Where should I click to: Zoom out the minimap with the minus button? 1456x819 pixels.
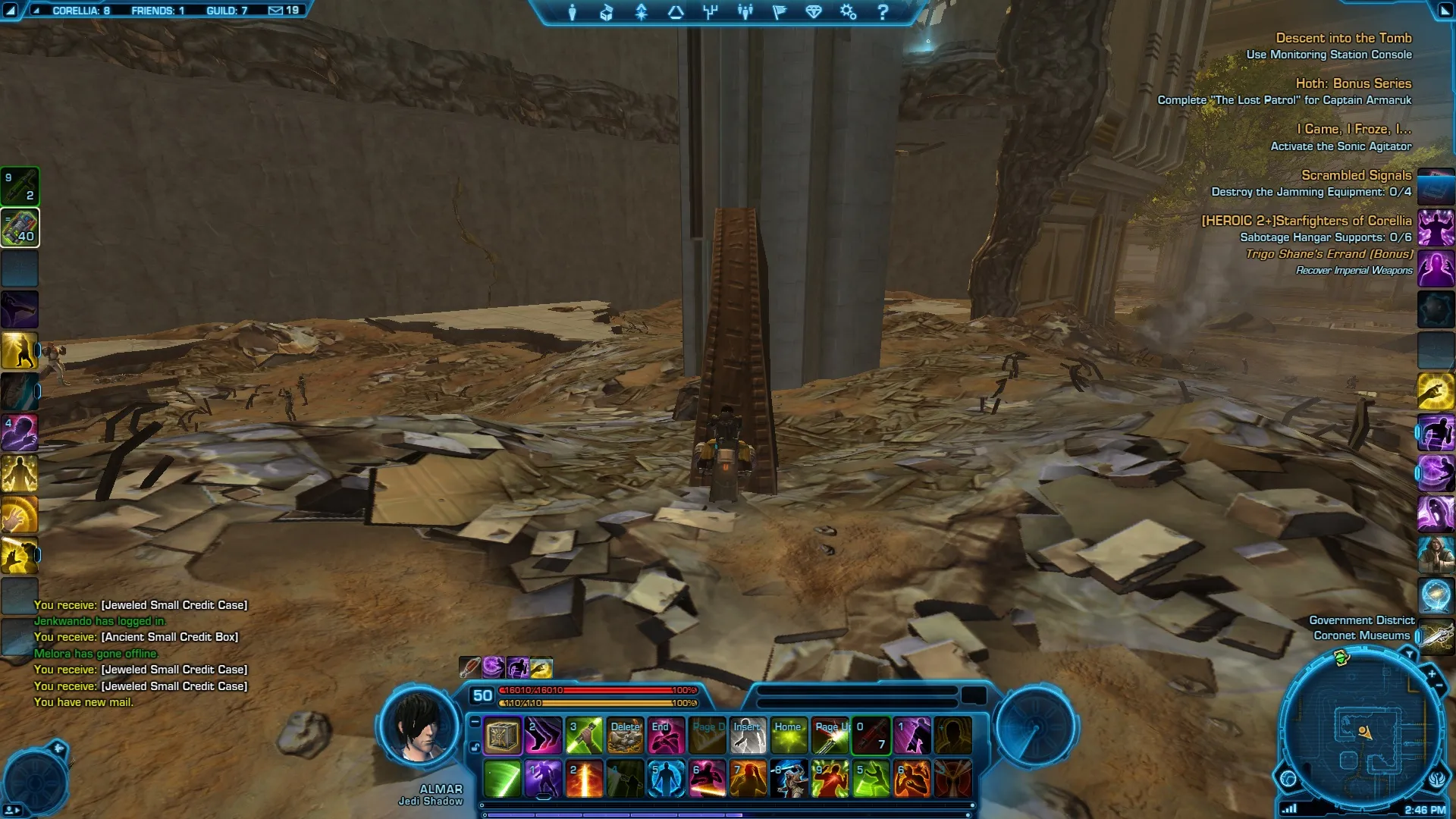(x=1439, y=686)
